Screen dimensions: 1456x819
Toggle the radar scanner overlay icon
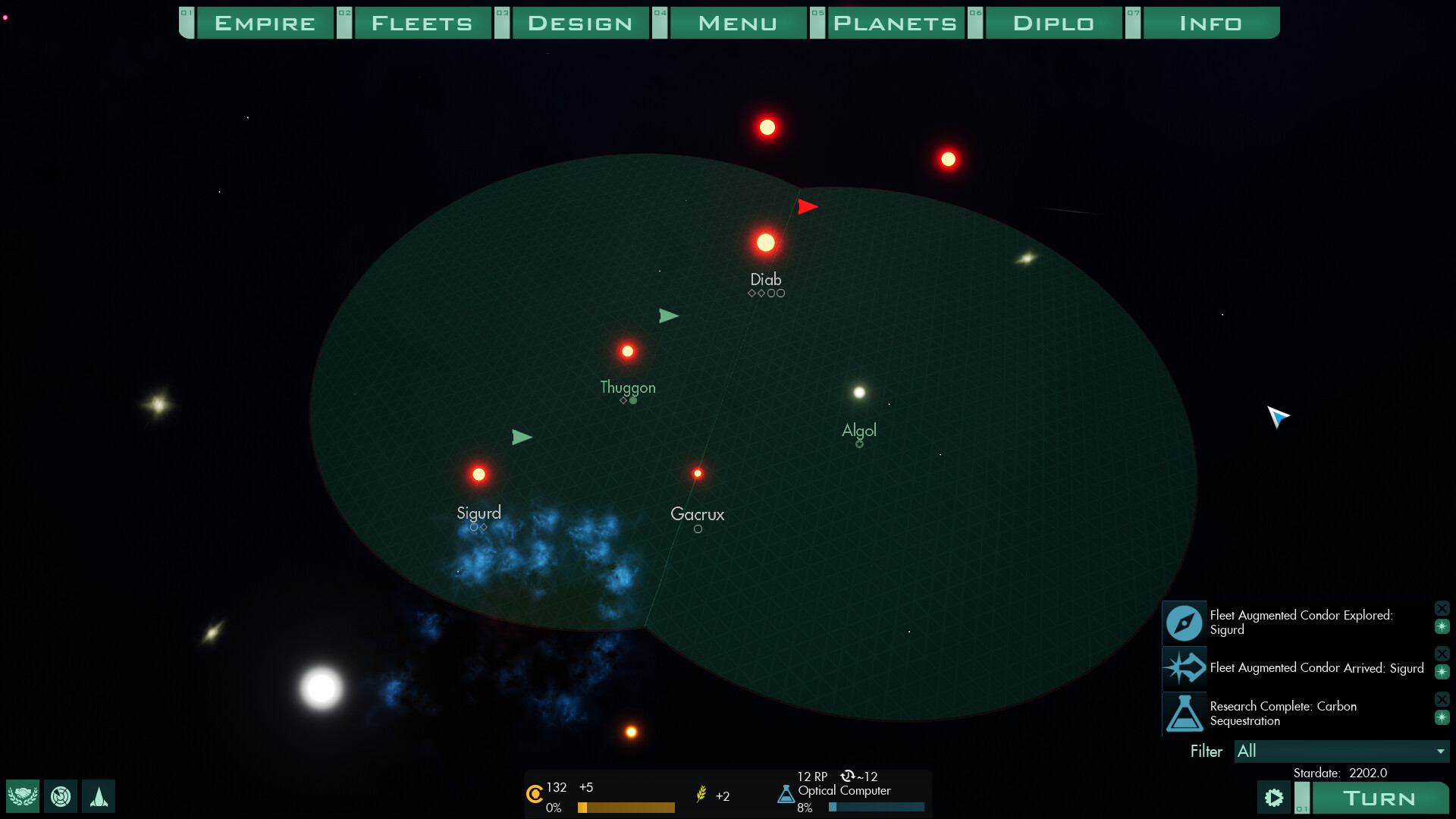[61, 796]
